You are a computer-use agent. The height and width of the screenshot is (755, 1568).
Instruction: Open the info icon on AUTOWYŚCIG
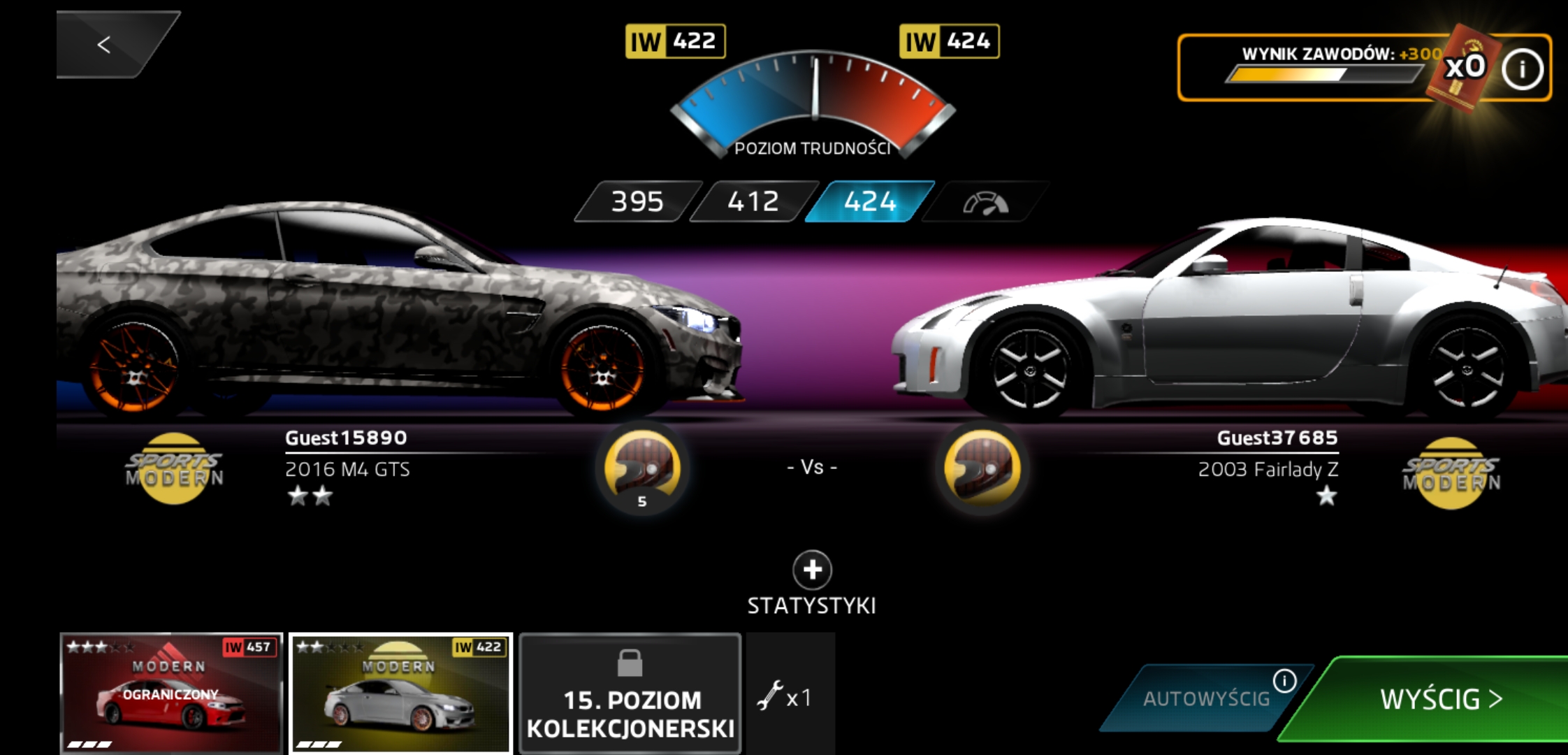click(1284, 680)
